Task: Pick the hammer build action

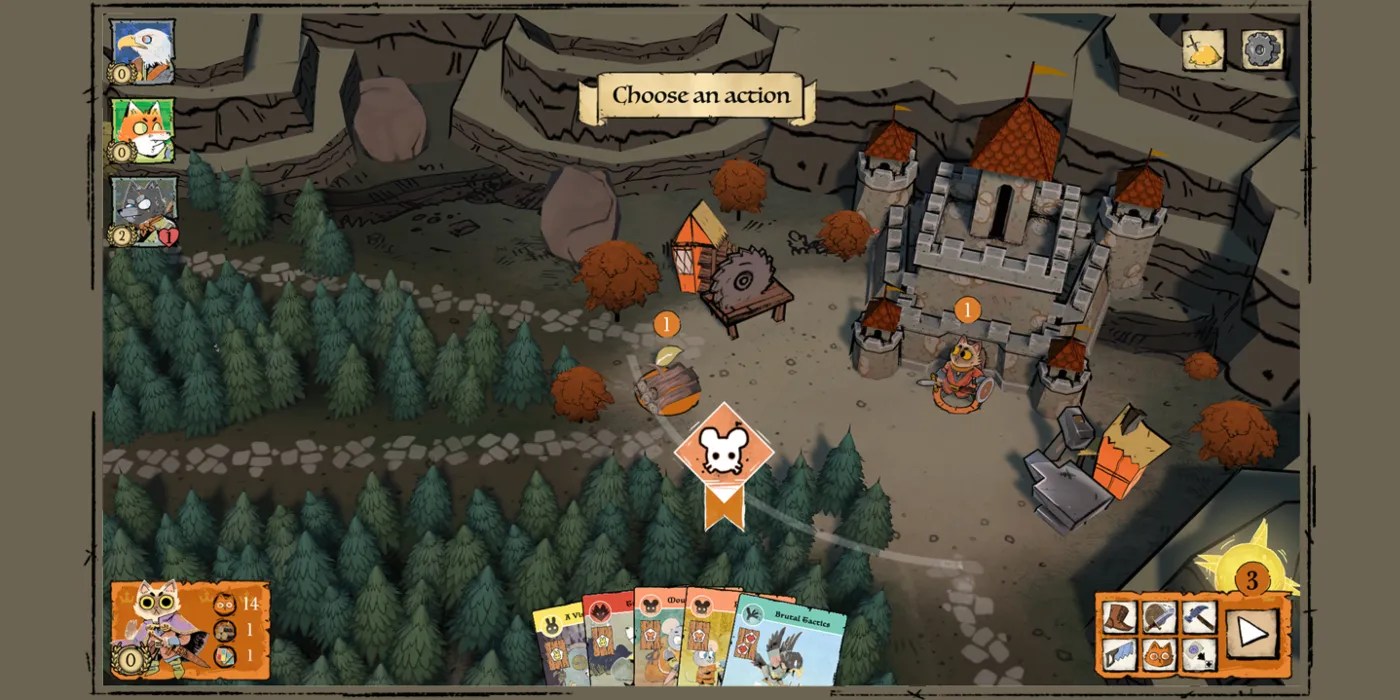Action: click(1198, 618)
